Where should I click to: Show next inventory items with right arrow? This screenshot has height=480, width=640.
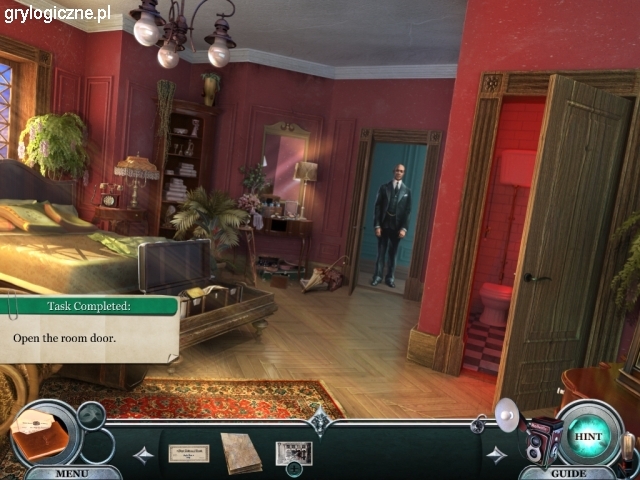pos(496,454)
